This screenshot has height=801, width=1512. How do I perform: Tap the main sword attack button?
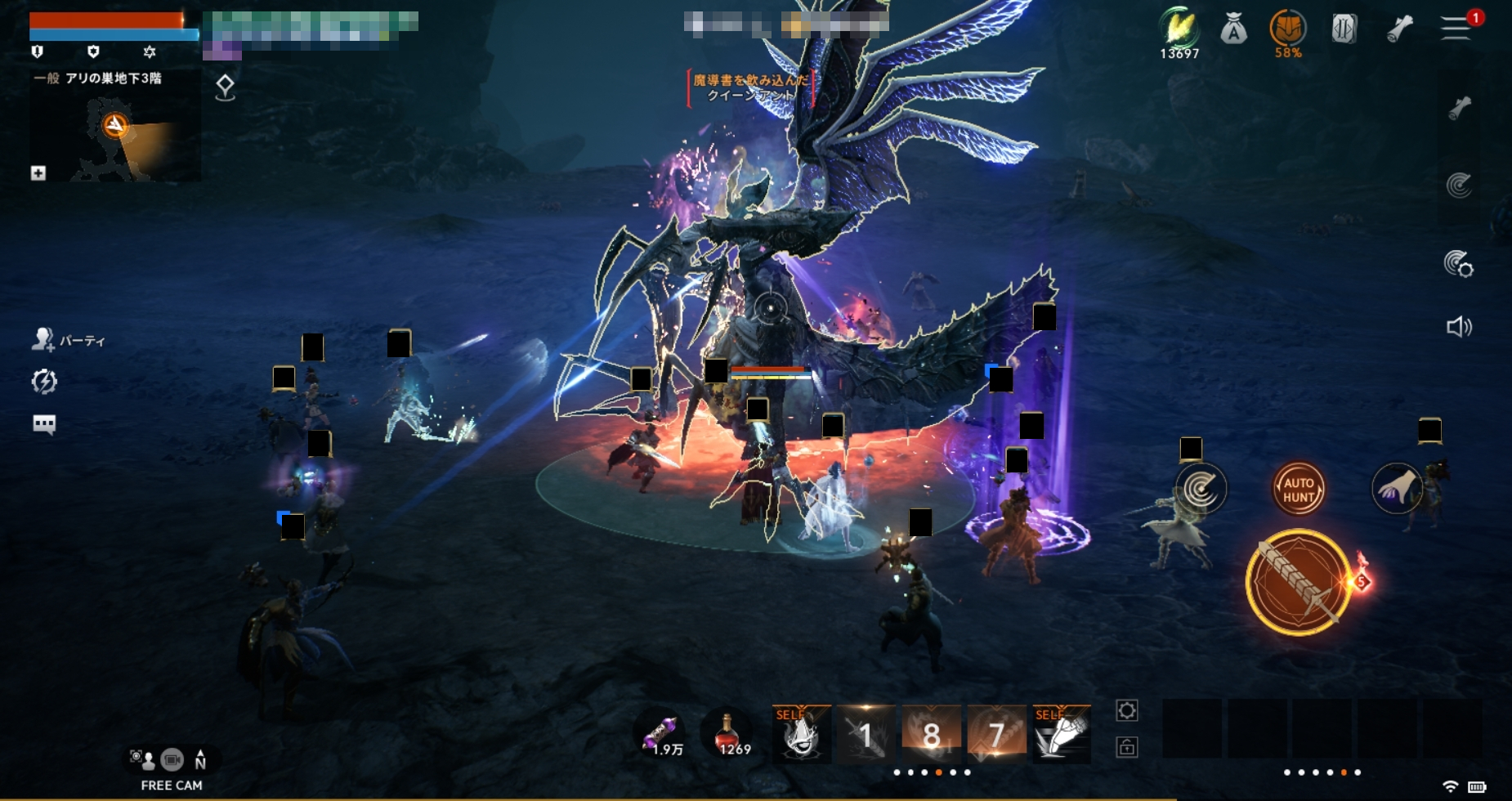1298,582
